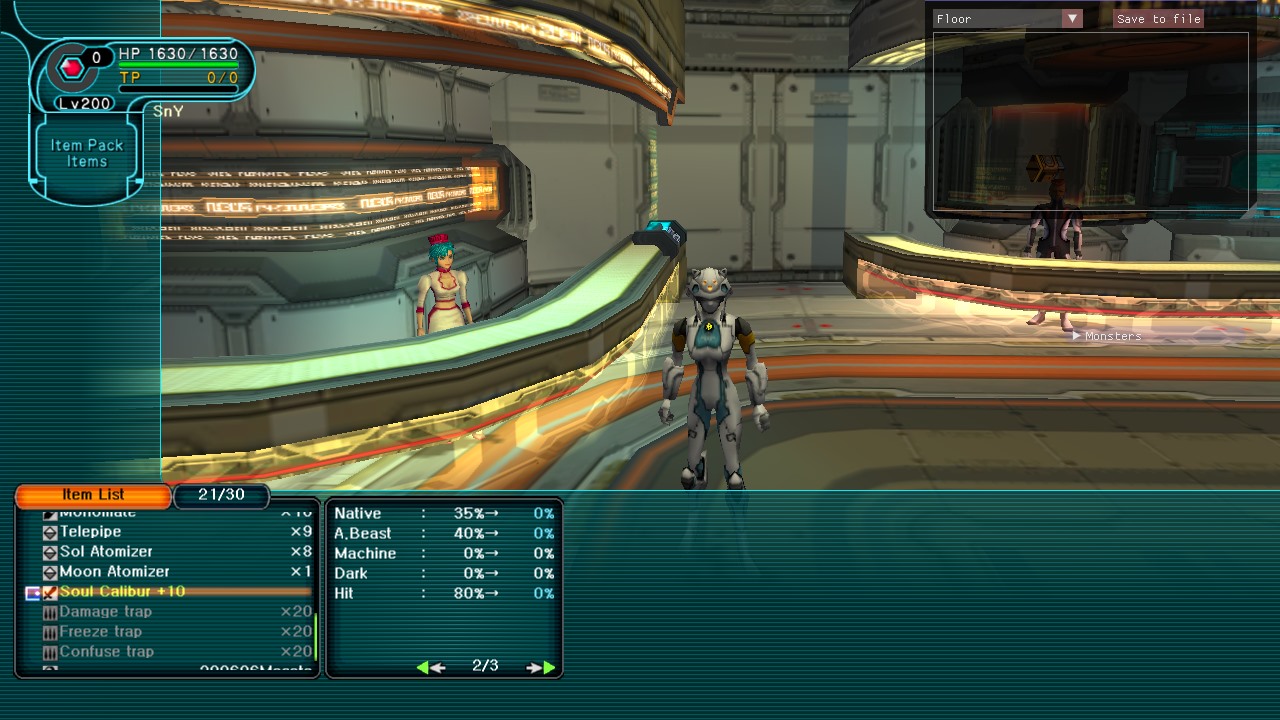Click the Item List header tab
This screenshot has height=720, width=1280.
click(93, 495)
